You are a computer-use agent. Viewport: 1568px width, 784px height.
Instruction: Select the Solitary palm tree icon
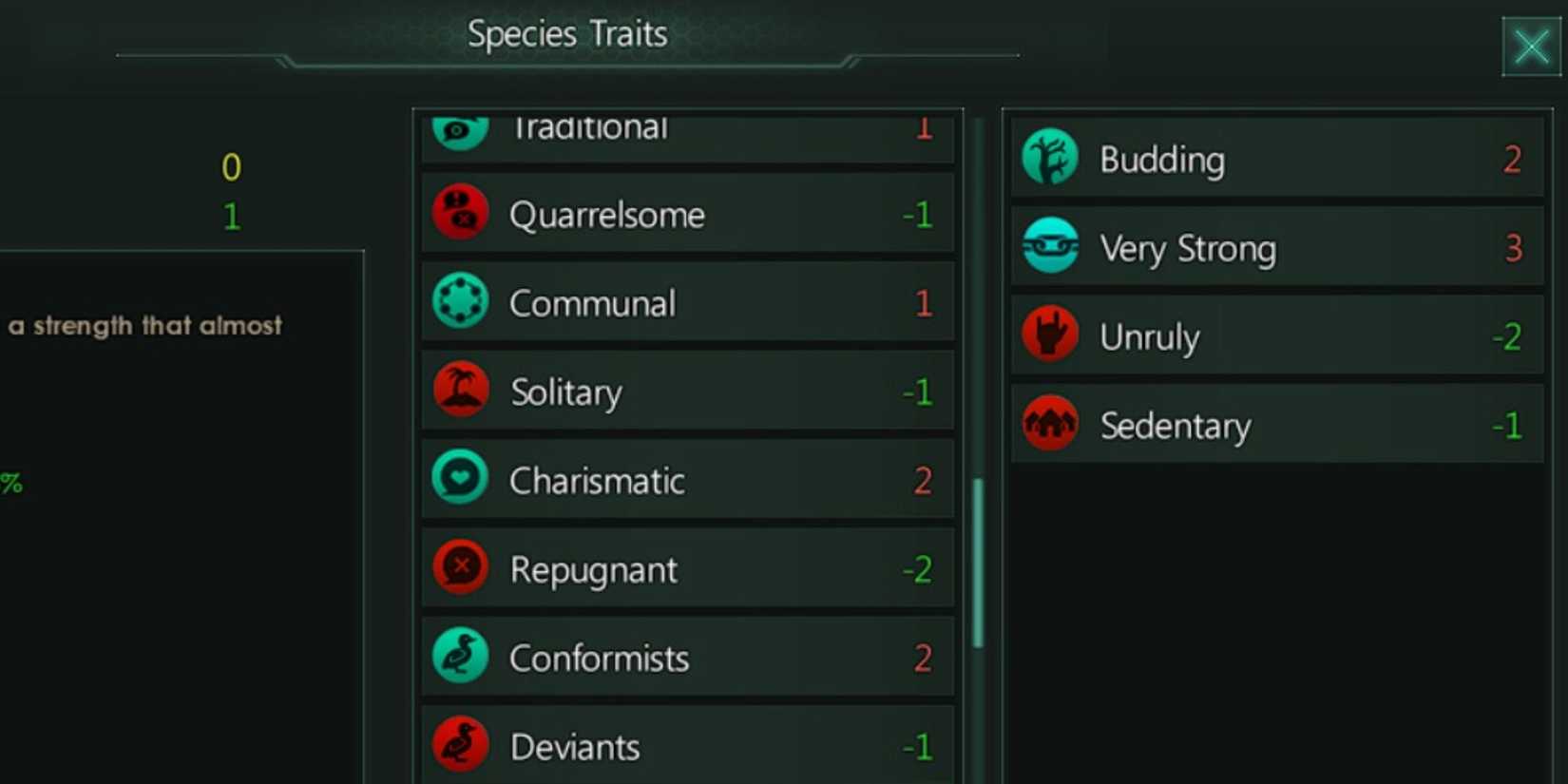coord(460,390)
